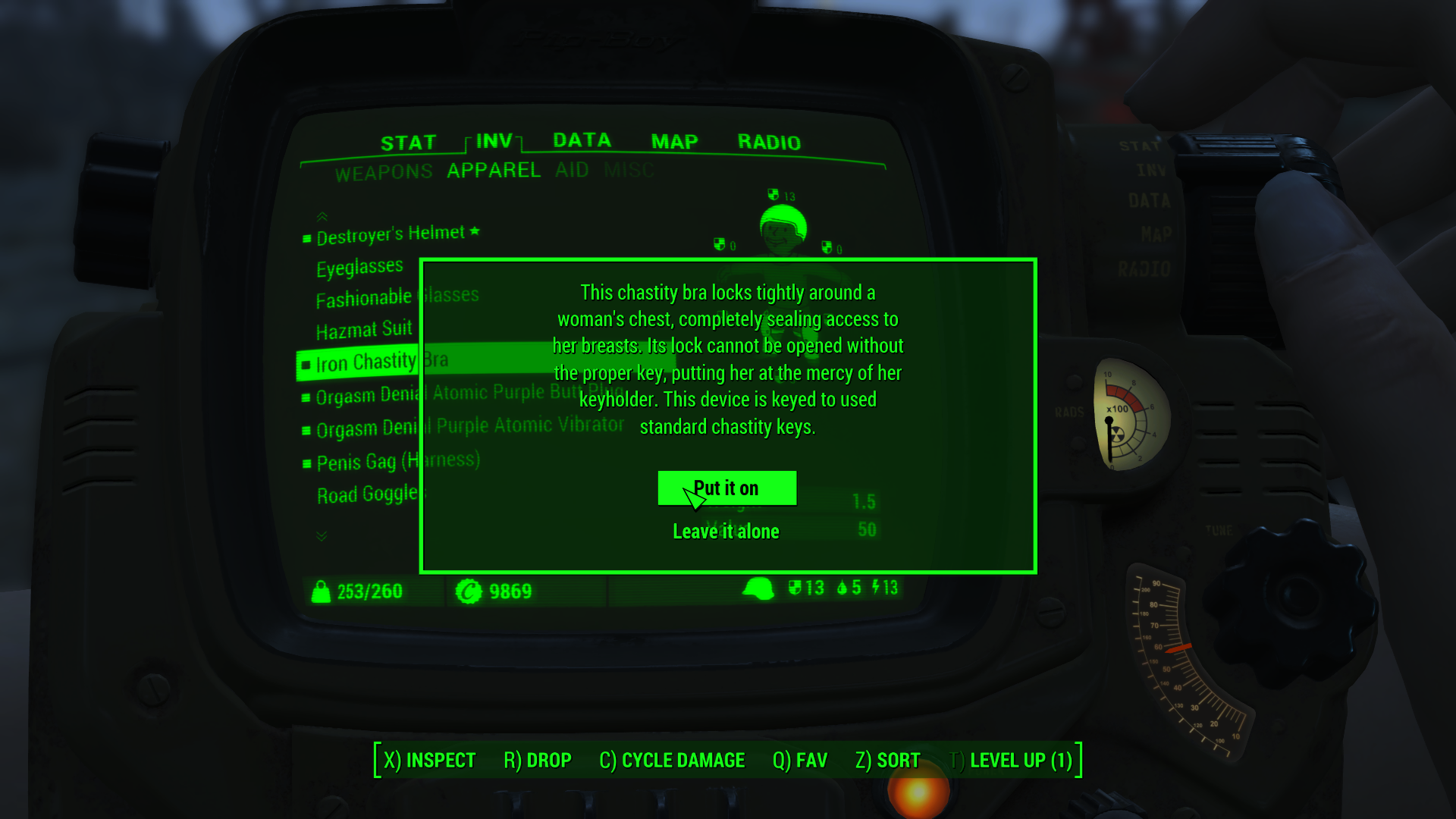Image resolution: width=1456 pixels, height=819 pixels.
Task: Click the water drop icon showing 5
Action: (x=844, y=587)
